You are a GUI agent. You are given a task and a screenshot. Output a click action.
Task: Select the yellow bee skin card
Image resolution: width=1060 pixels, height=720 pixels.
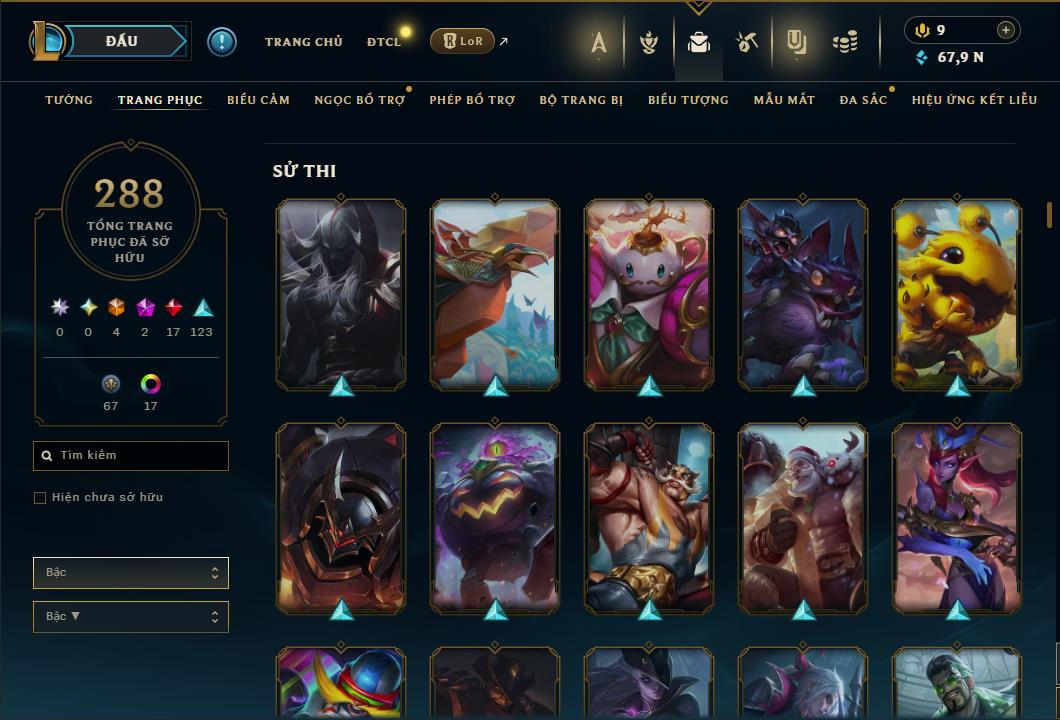(x=957, y=294)
